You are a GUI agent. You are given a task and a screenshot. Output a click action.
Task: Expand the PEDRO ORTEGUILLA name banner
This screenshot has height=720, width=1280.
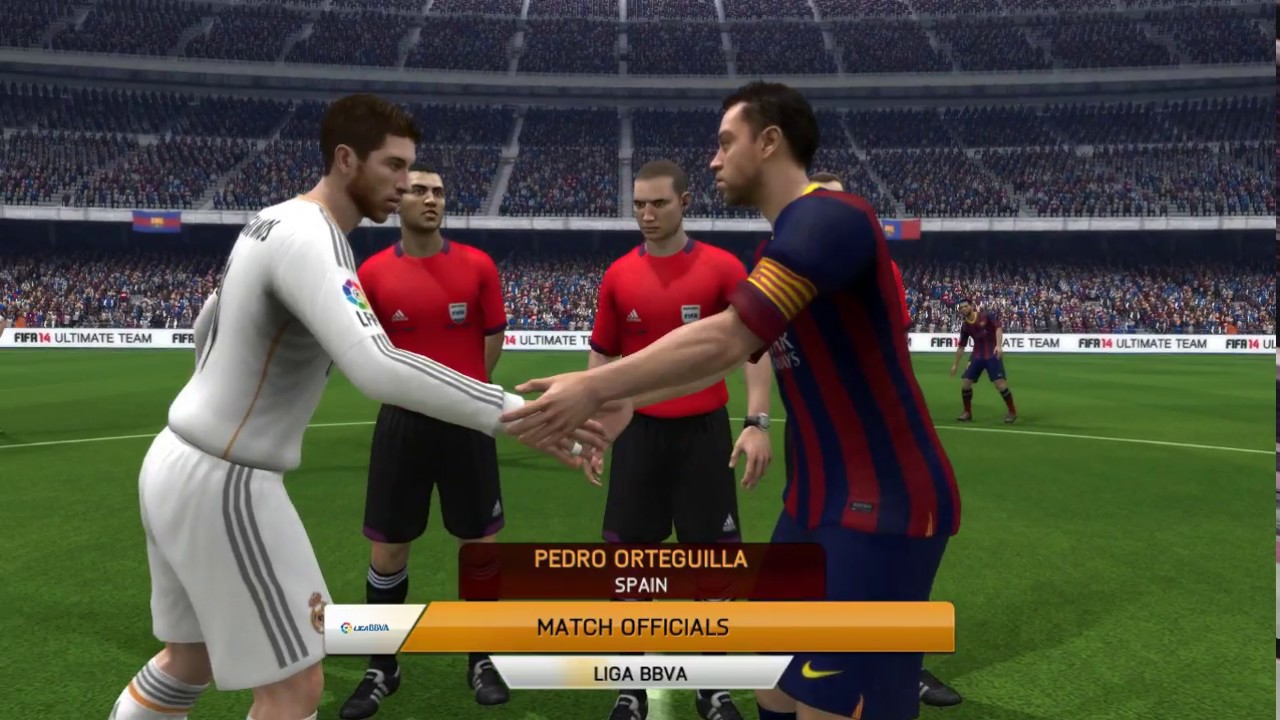640,560
